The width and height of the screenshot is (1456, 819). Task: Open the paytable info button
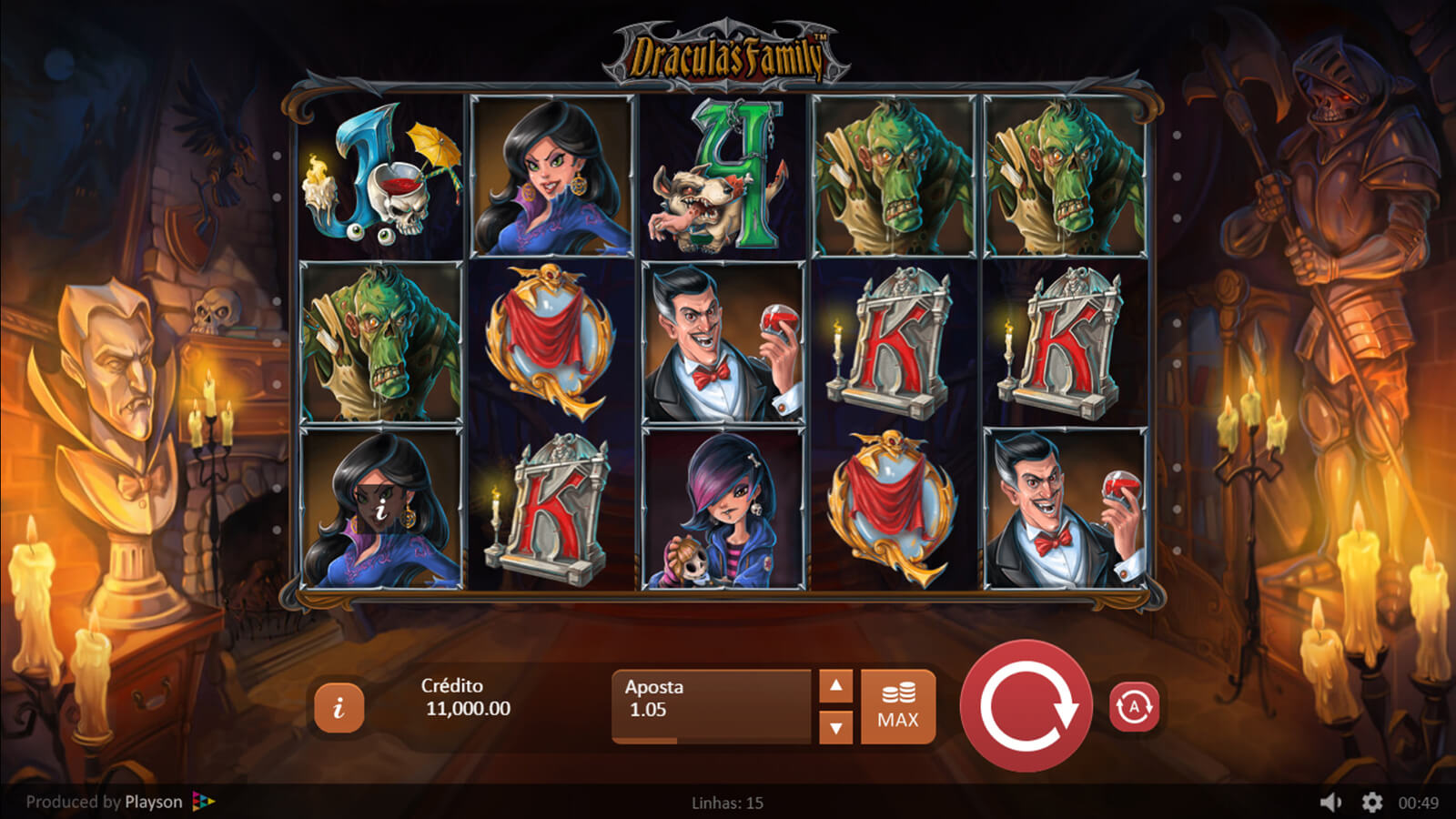point(339,707)
